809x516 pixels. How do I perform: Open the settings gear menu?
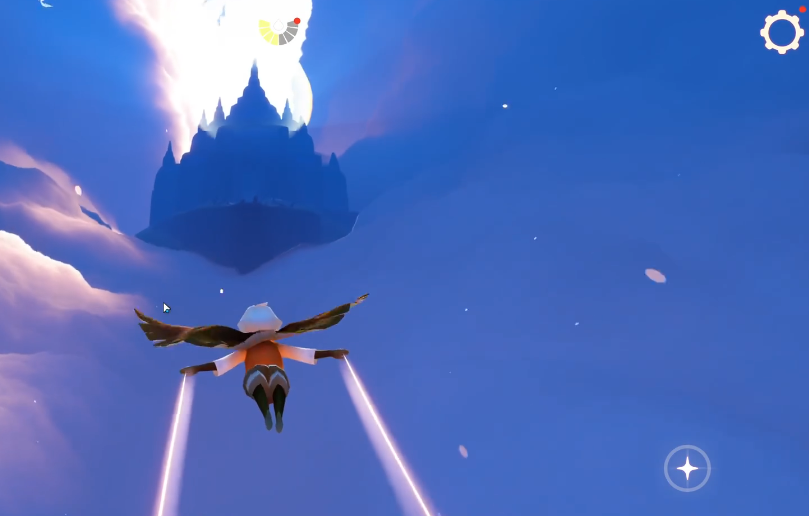[x=781, y=32]
